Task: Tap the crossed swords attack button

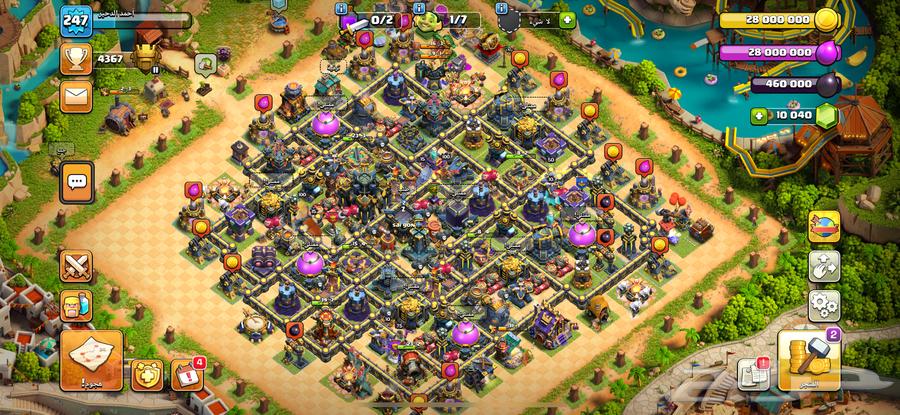Action: point(76,266)
